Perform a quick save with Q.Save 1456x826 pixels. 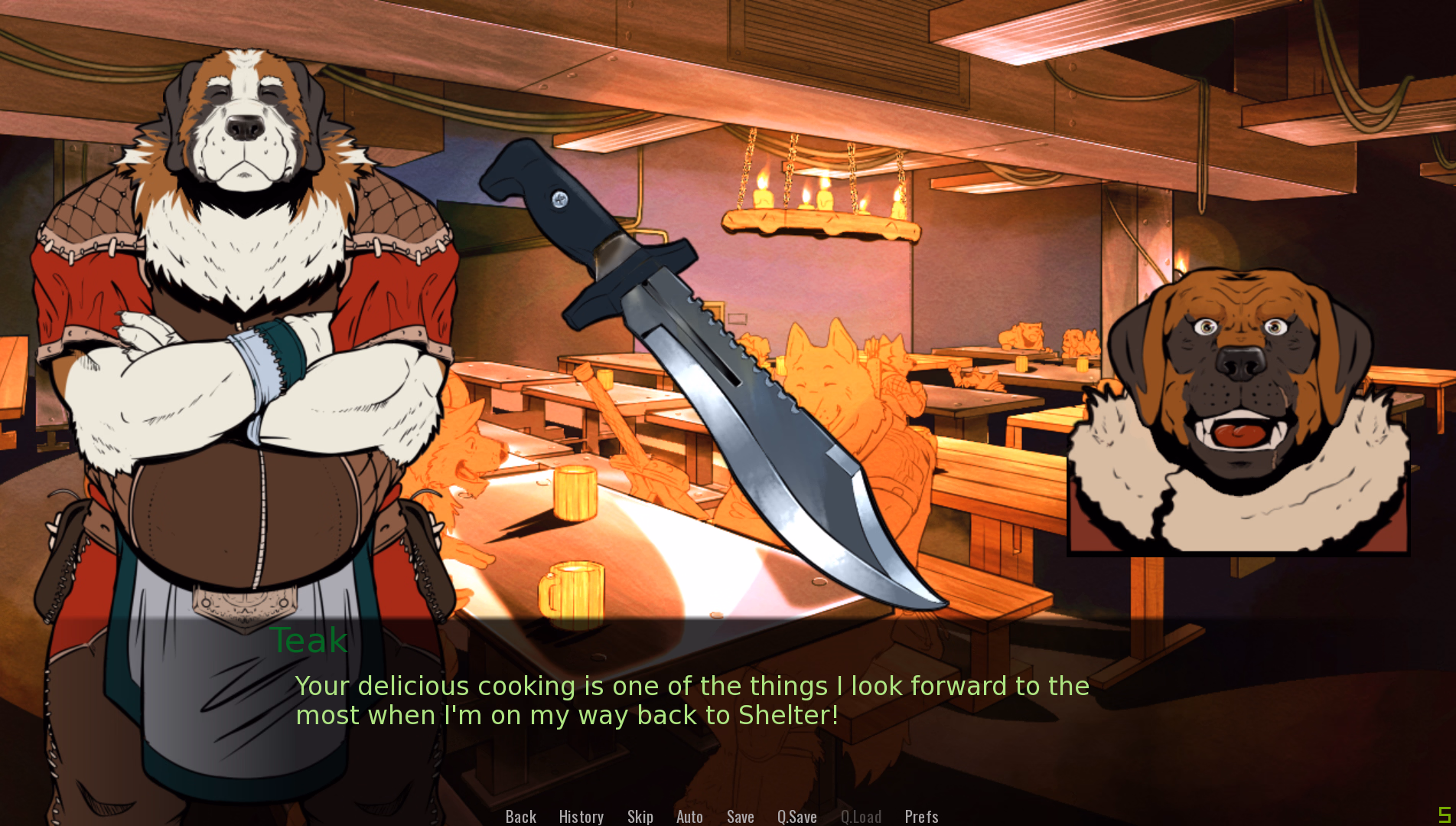coord(796,816)
